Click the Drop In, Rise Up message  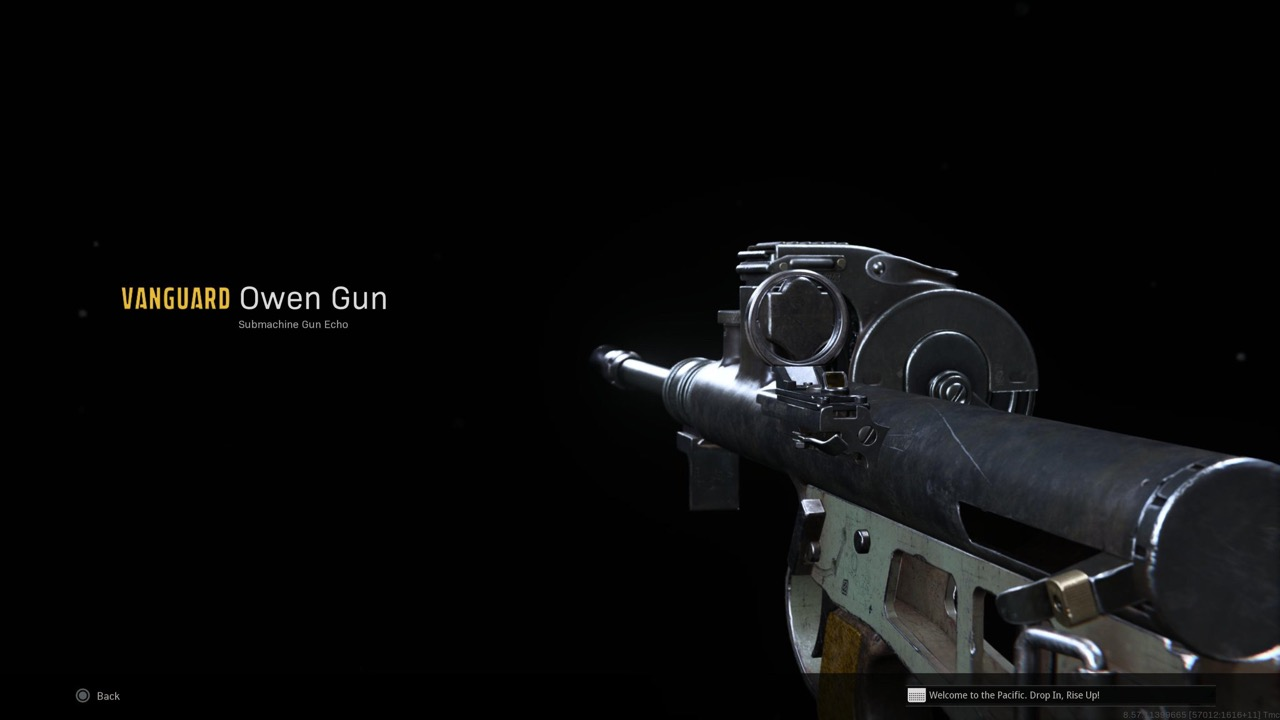click(x=1013, y=695)
